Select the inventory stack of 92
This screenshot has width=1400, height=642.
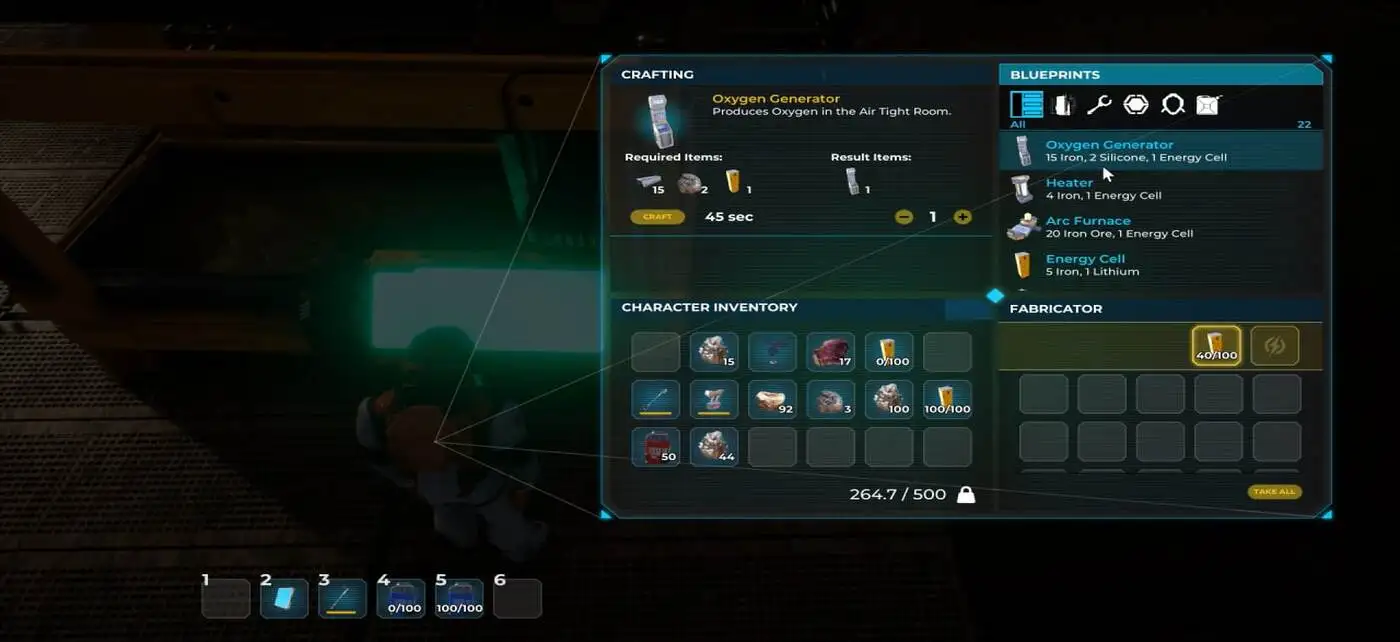pyautogui.click(x=773, y=400)
